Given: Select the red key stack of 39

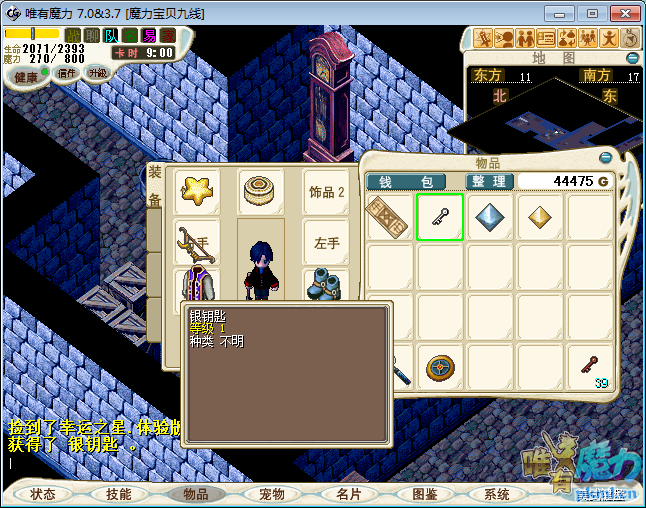Looking at the screenshot, I should click(x=590, y=367).
